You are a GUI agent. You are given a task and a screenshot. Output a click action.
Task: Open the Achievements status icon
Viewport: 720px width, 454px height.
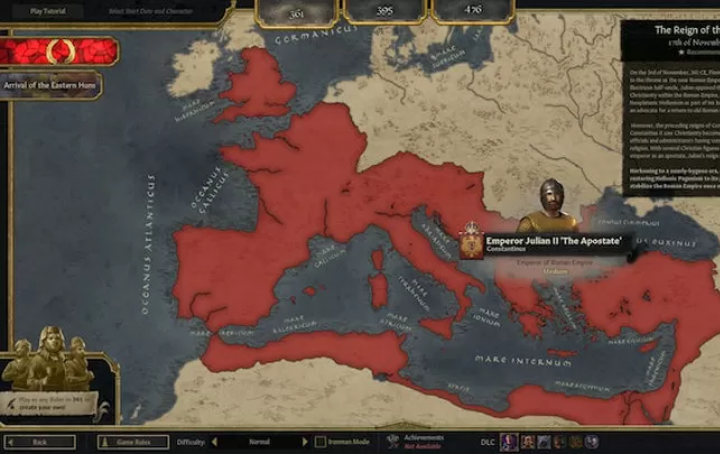click(392, 441)
